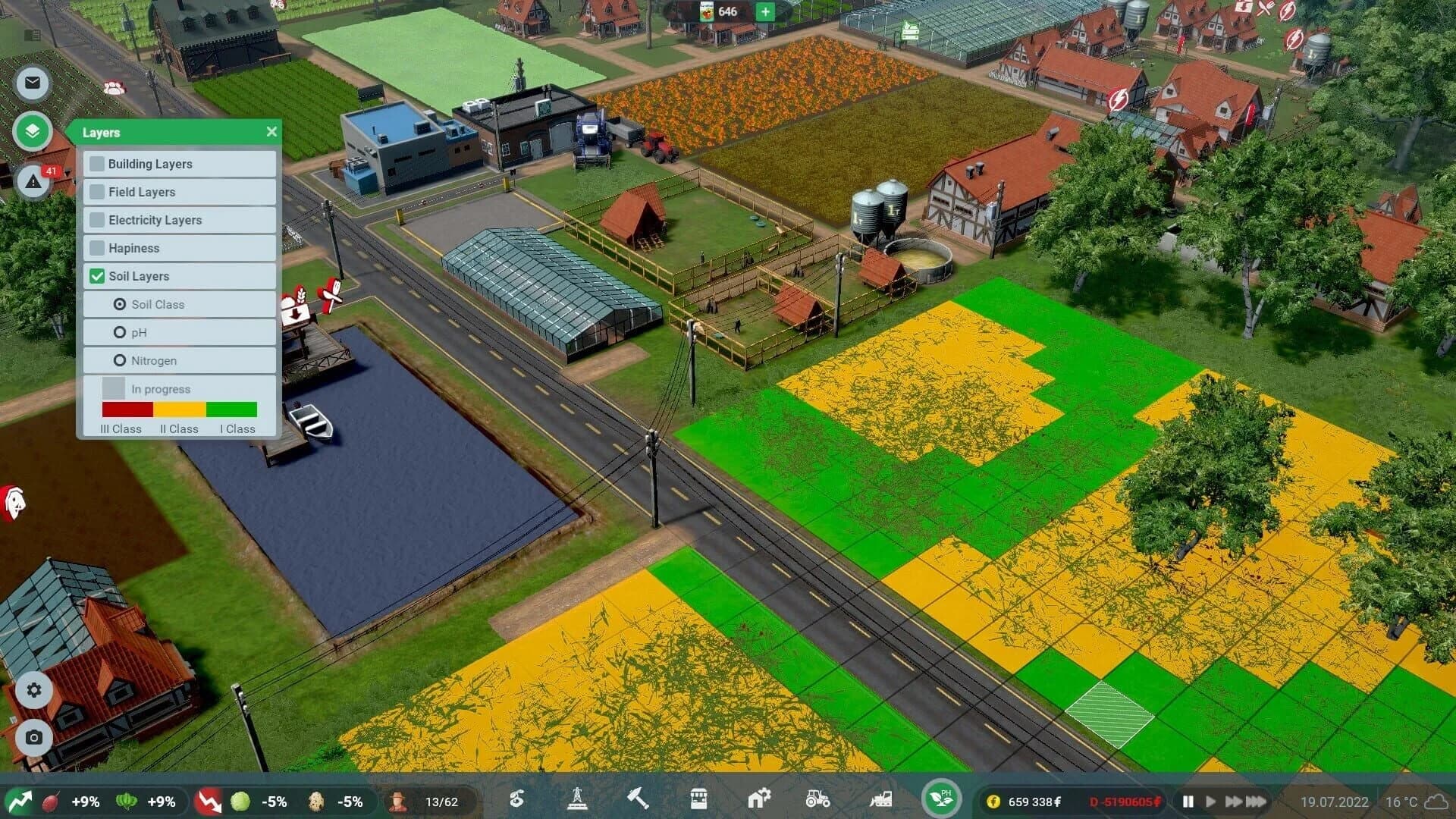The height and width of the screenshot is (819, 1456).
Task: Click the plus button next to the crop counter
Action: tap(764, 12)
